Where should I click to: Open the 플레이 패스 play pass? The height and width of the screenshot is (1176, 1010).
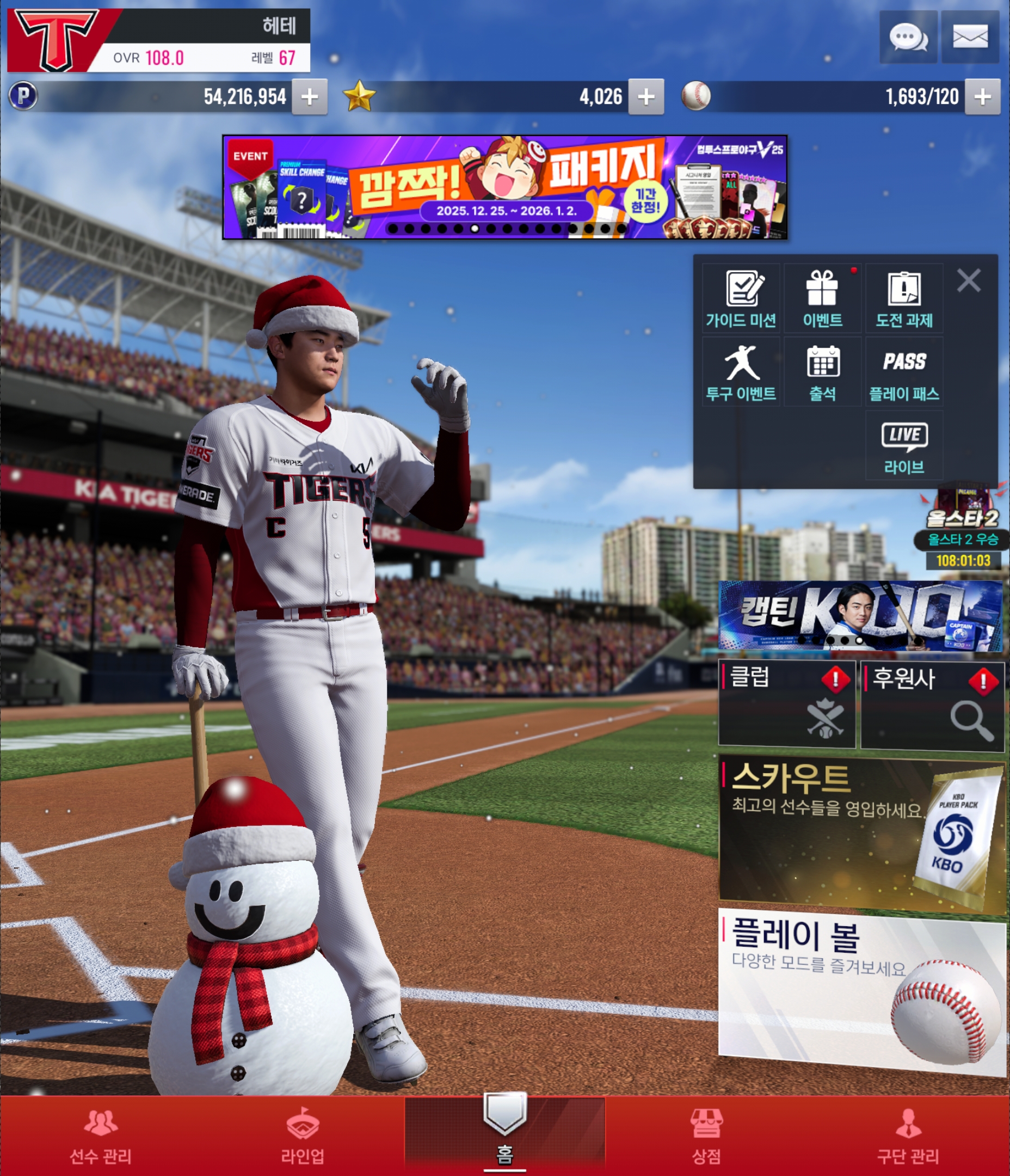904,372
